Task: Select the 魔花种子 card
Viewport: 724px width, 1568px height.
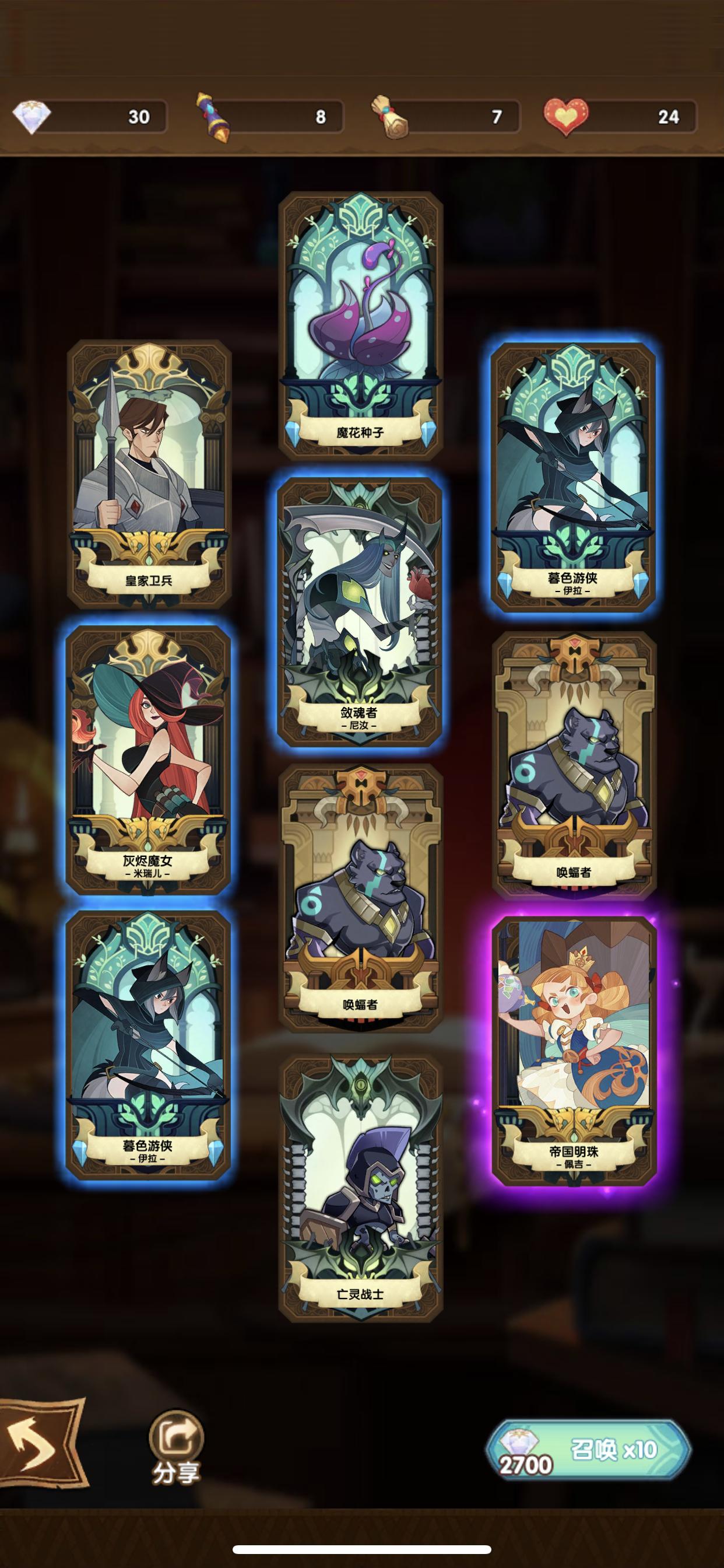Action: [360, 325]
